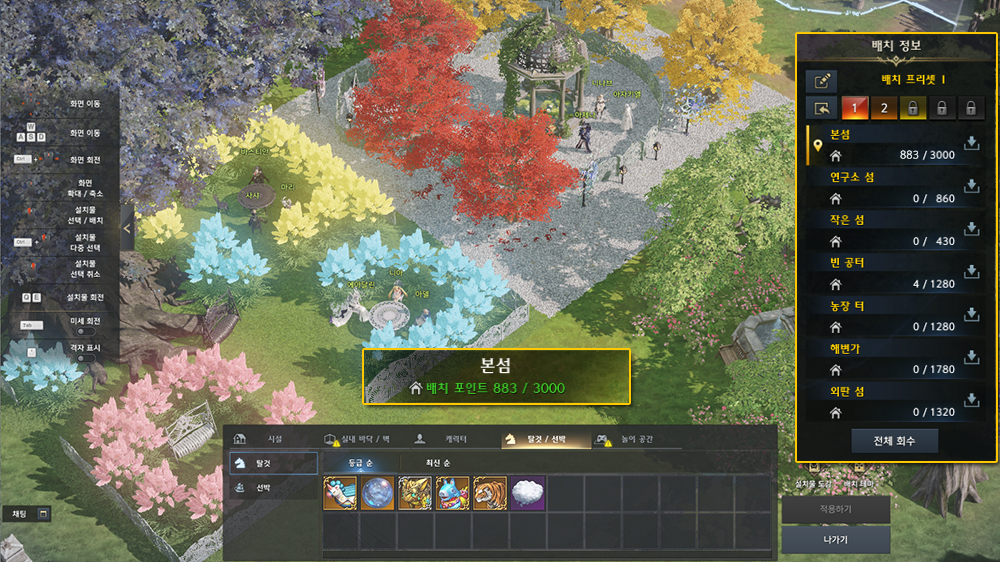Open the 채팅 chat box
The width and height of the screenshot is (1000, 562).
[x=26, y=513]
